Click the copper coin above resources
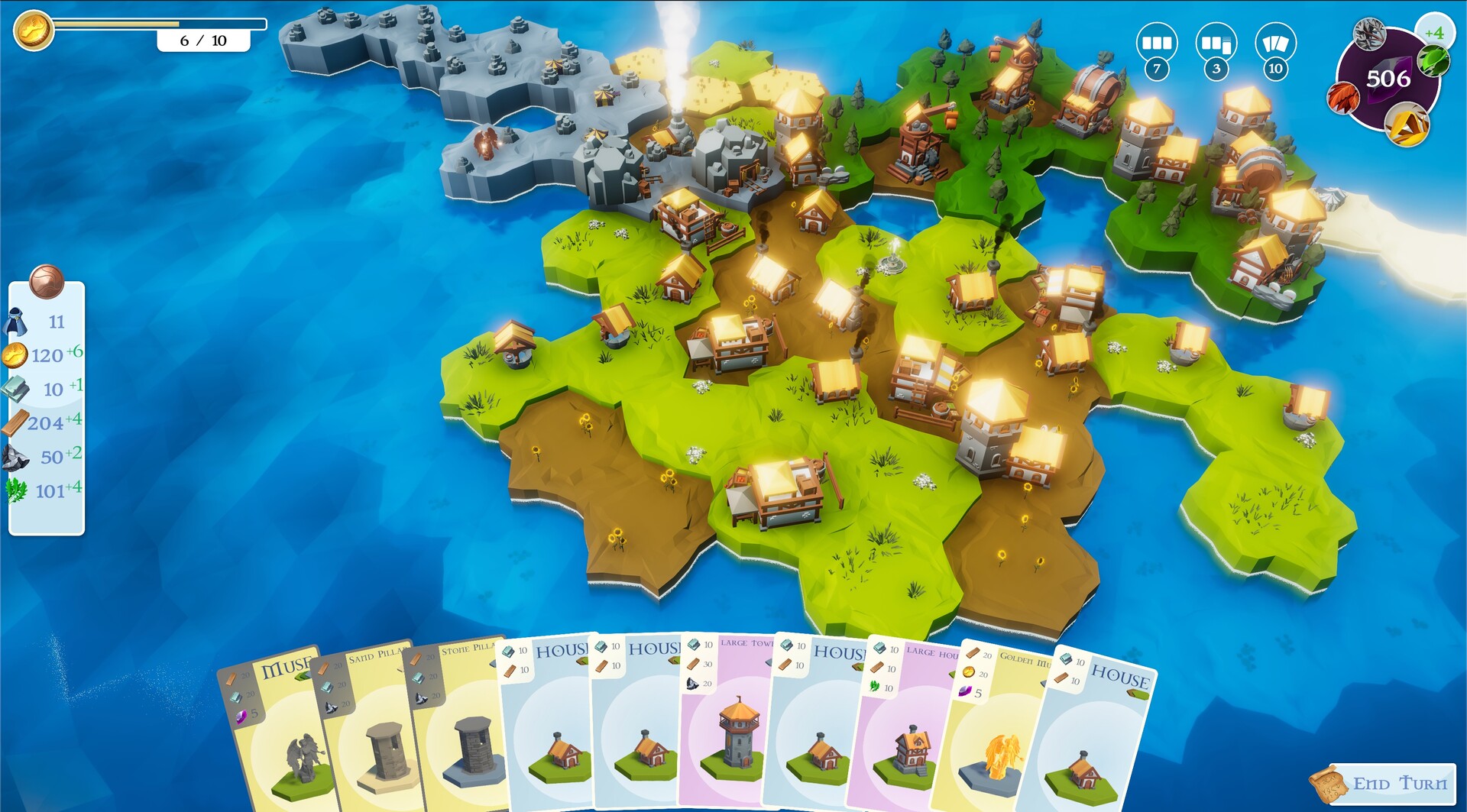1467x812 pixels. click(46, 281)
